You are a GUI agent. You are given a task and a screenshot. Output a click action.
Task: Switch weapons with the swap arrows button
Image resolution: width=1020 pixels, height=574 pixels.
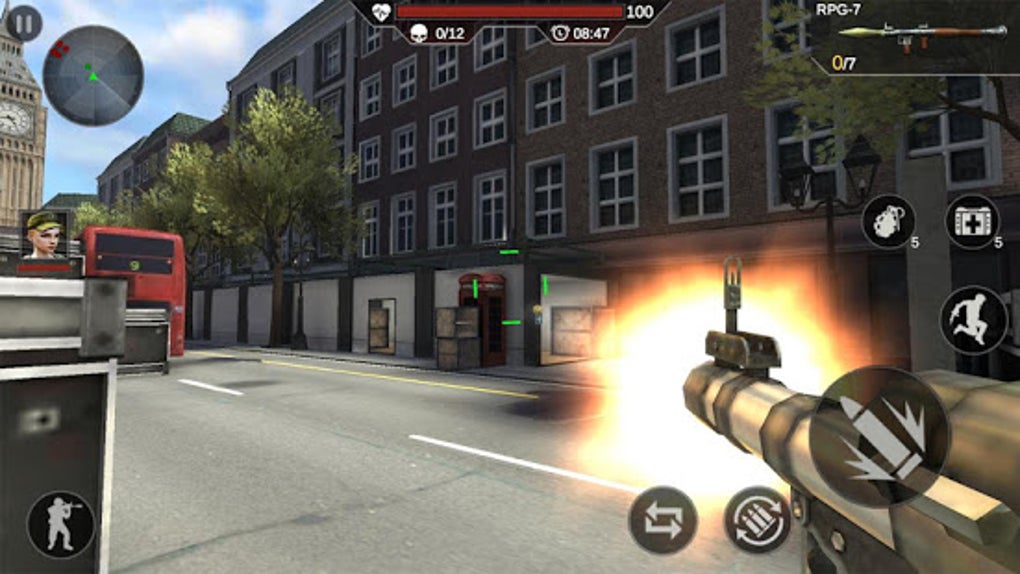(x=662, y=520)
